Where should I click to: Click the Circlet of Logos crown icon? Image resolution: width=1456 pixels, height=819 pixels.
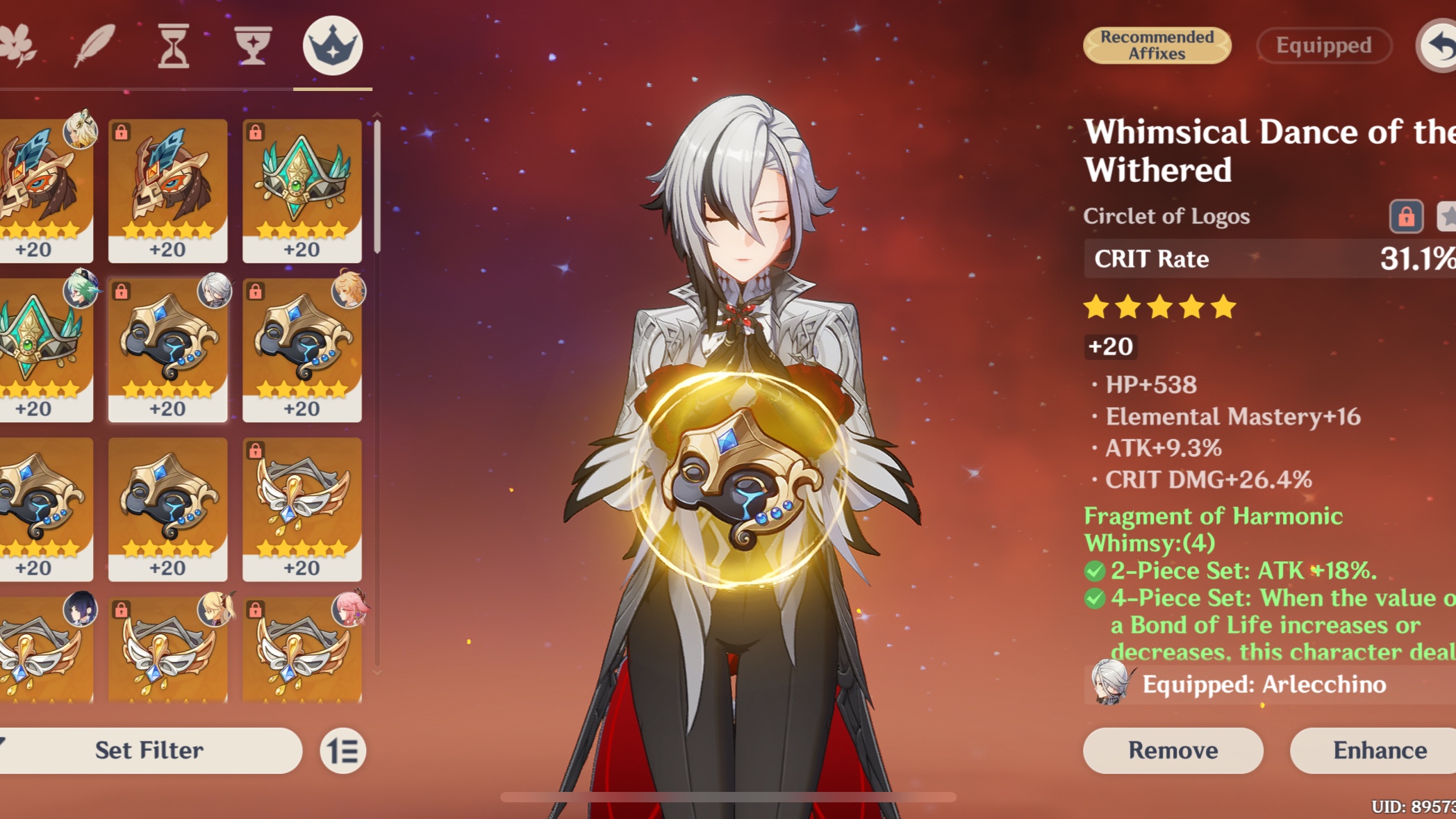coord(334,44)
